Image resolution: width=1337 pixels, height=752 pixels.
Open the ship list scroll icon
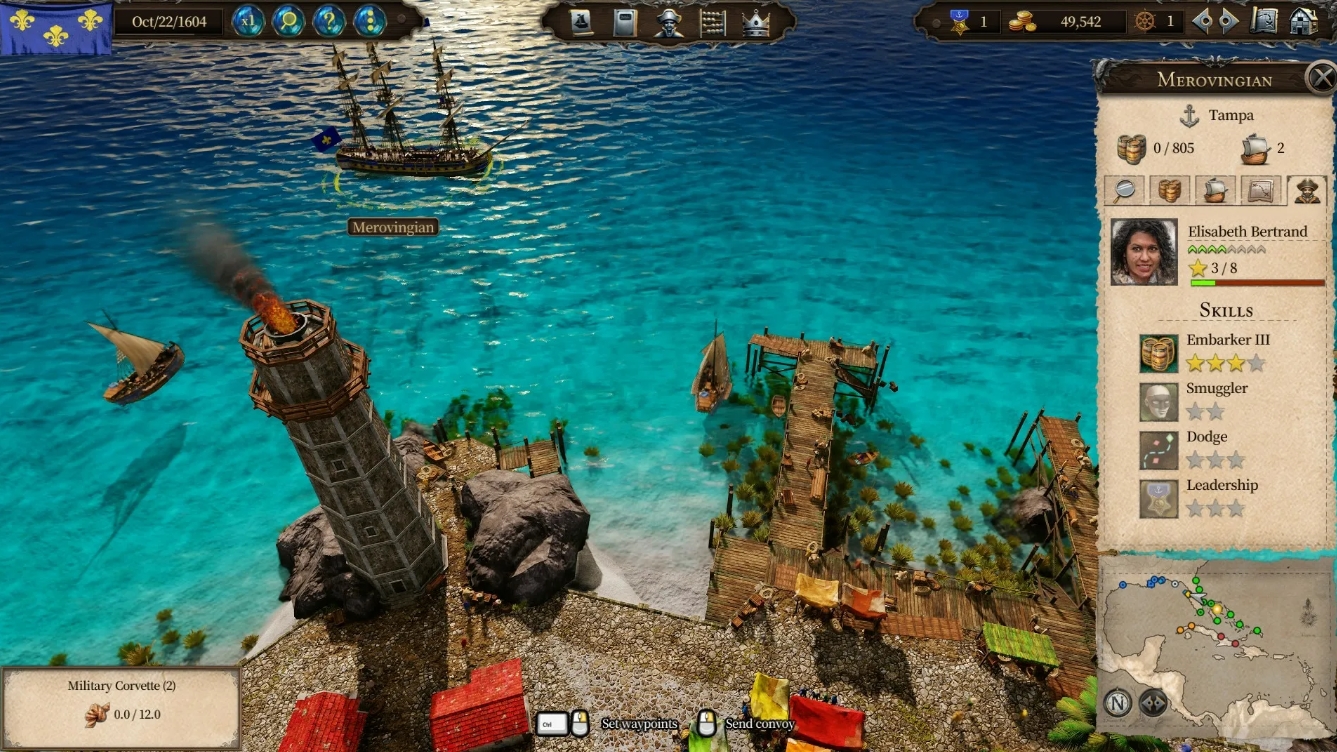click(580, 22)
